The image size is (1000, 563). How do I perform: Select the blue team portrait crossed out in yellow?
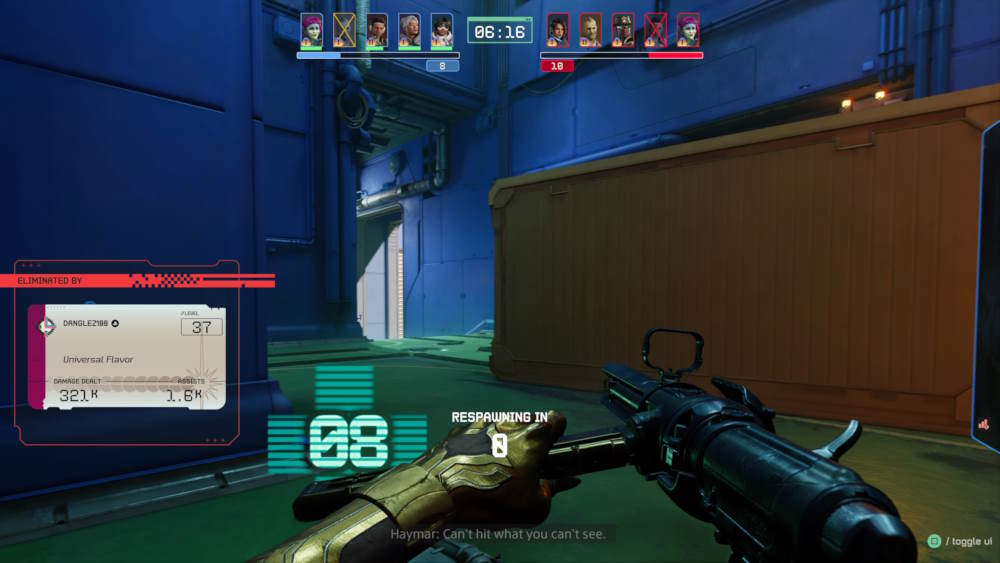point(344,29)
